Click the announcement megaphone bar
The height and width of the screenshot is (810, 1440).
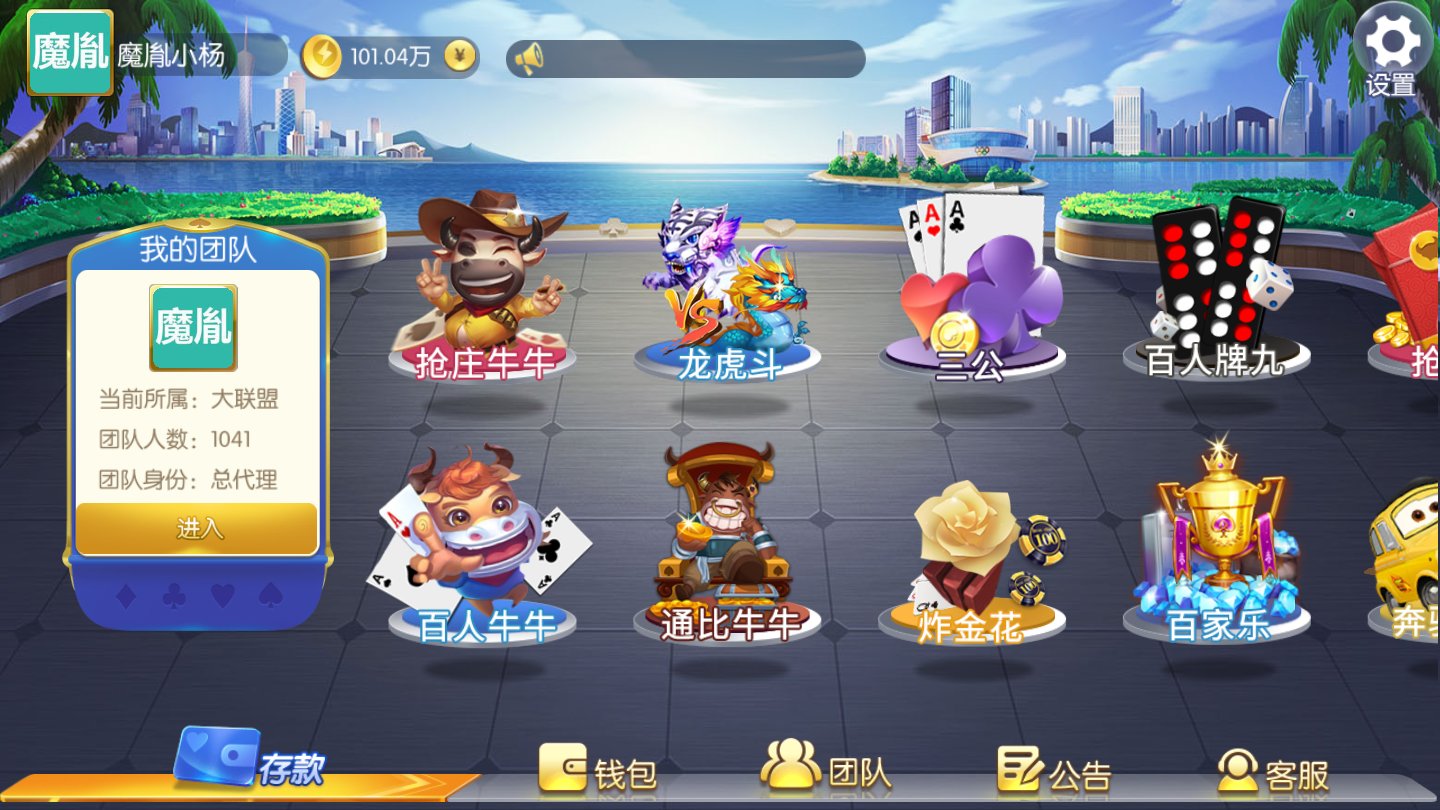pyautogui.click(x=688, y=58)
